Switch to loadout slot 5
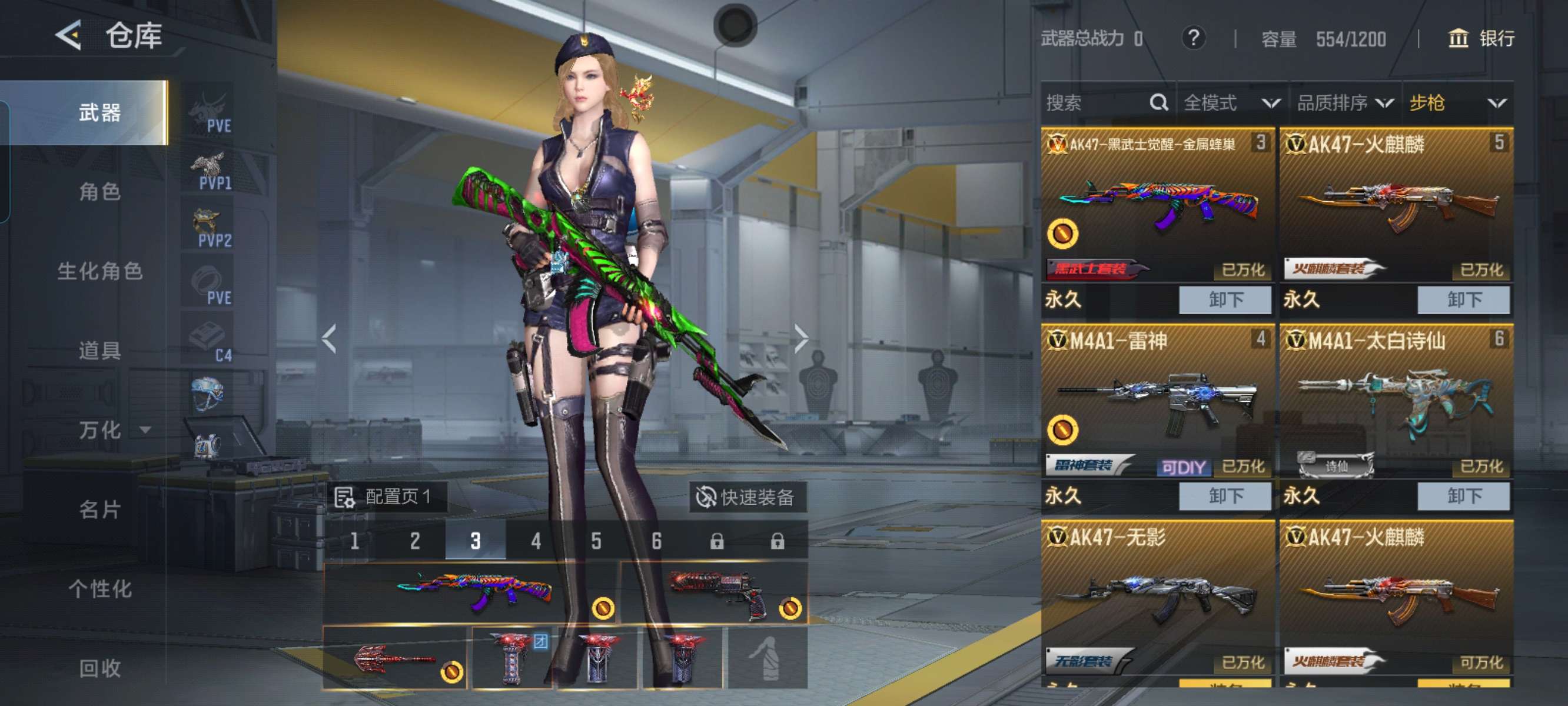 tap(596, 541)
